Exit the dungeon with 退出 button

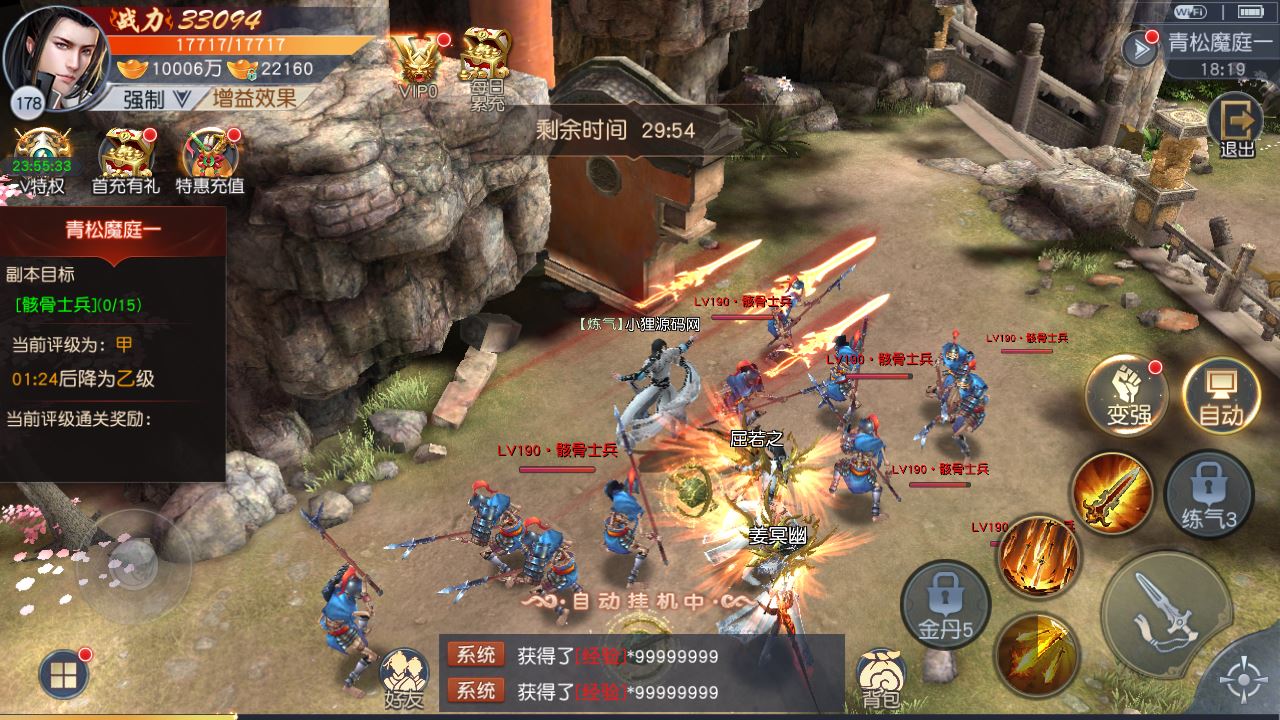(1236, 125)
